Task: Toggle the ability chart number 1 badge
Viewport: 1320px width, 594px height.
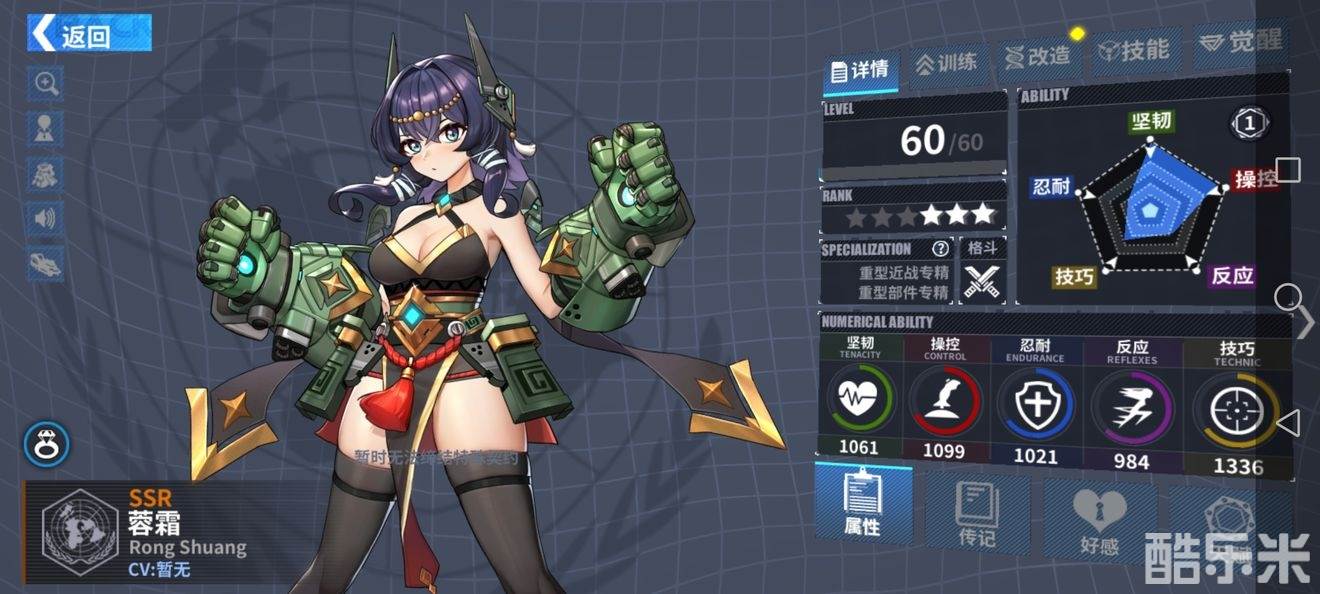Action: click(1247, 124)
